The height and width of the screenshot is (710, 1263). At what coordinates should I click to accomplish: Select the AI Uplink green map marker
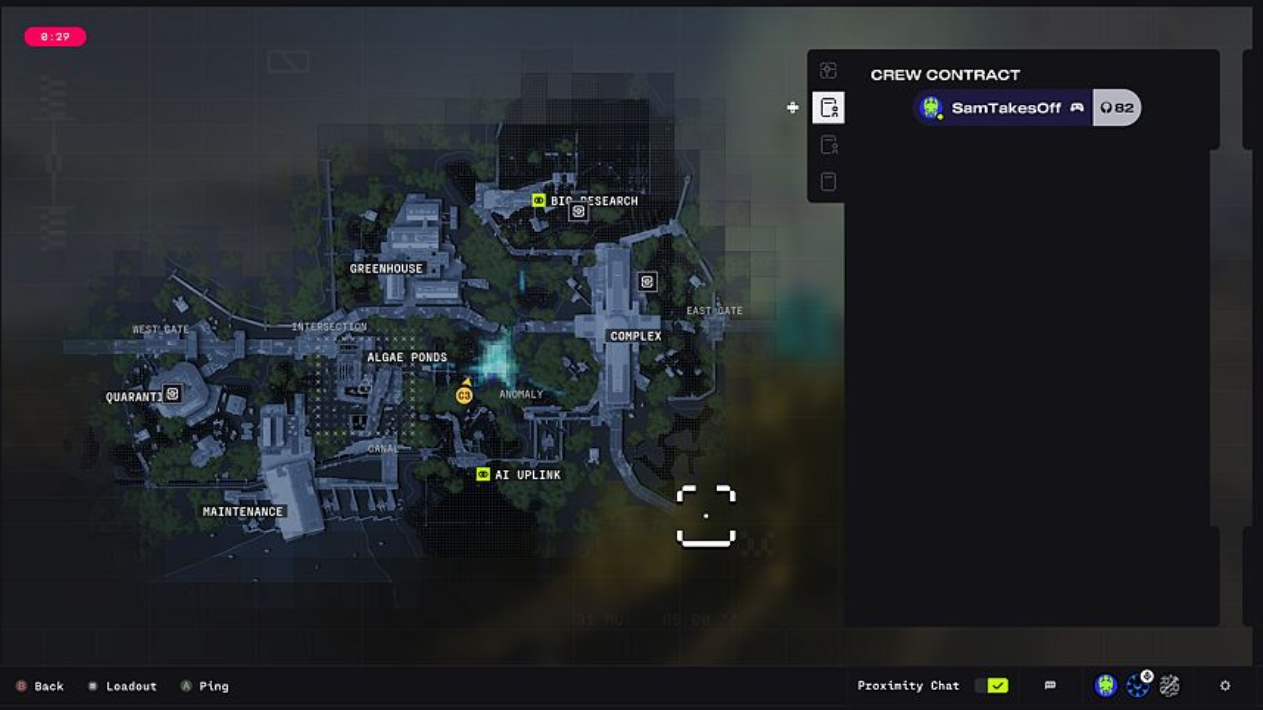tap(483, 475)
